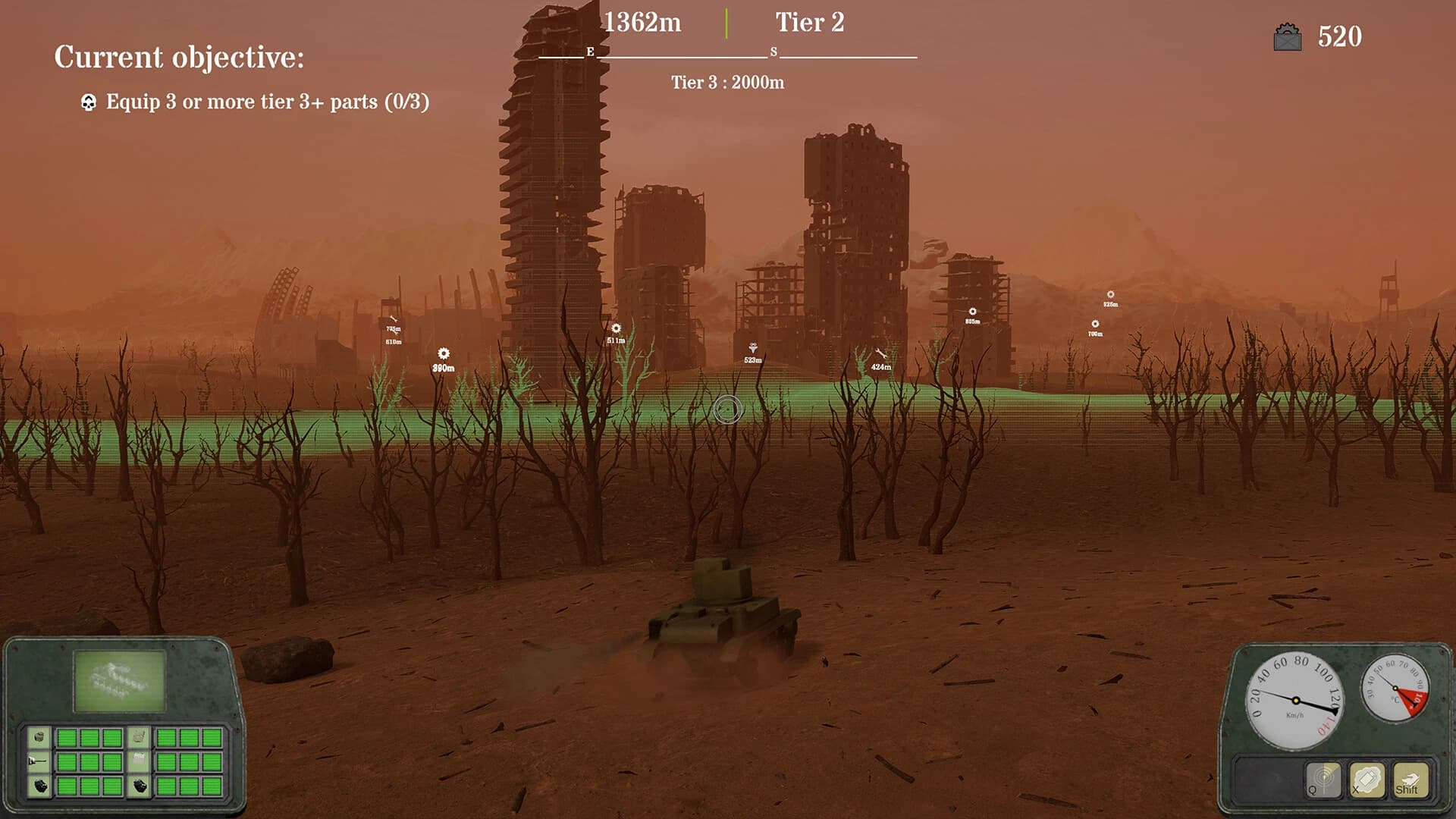
Task: Click the center aiming reticle
Action: 727,410
